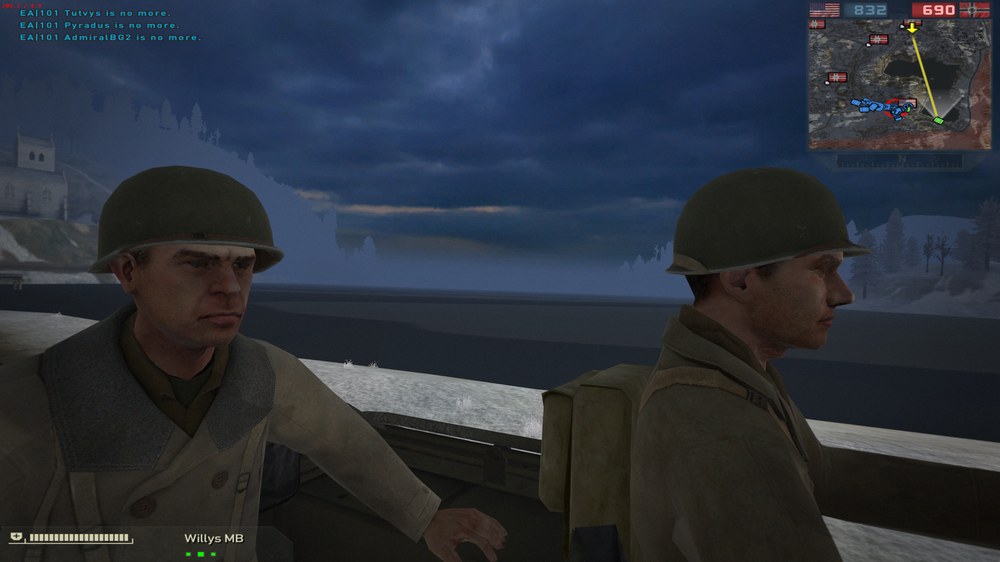Click the minimap in the corner
This screenshot has width=1000, height=562.
(899, 84)
